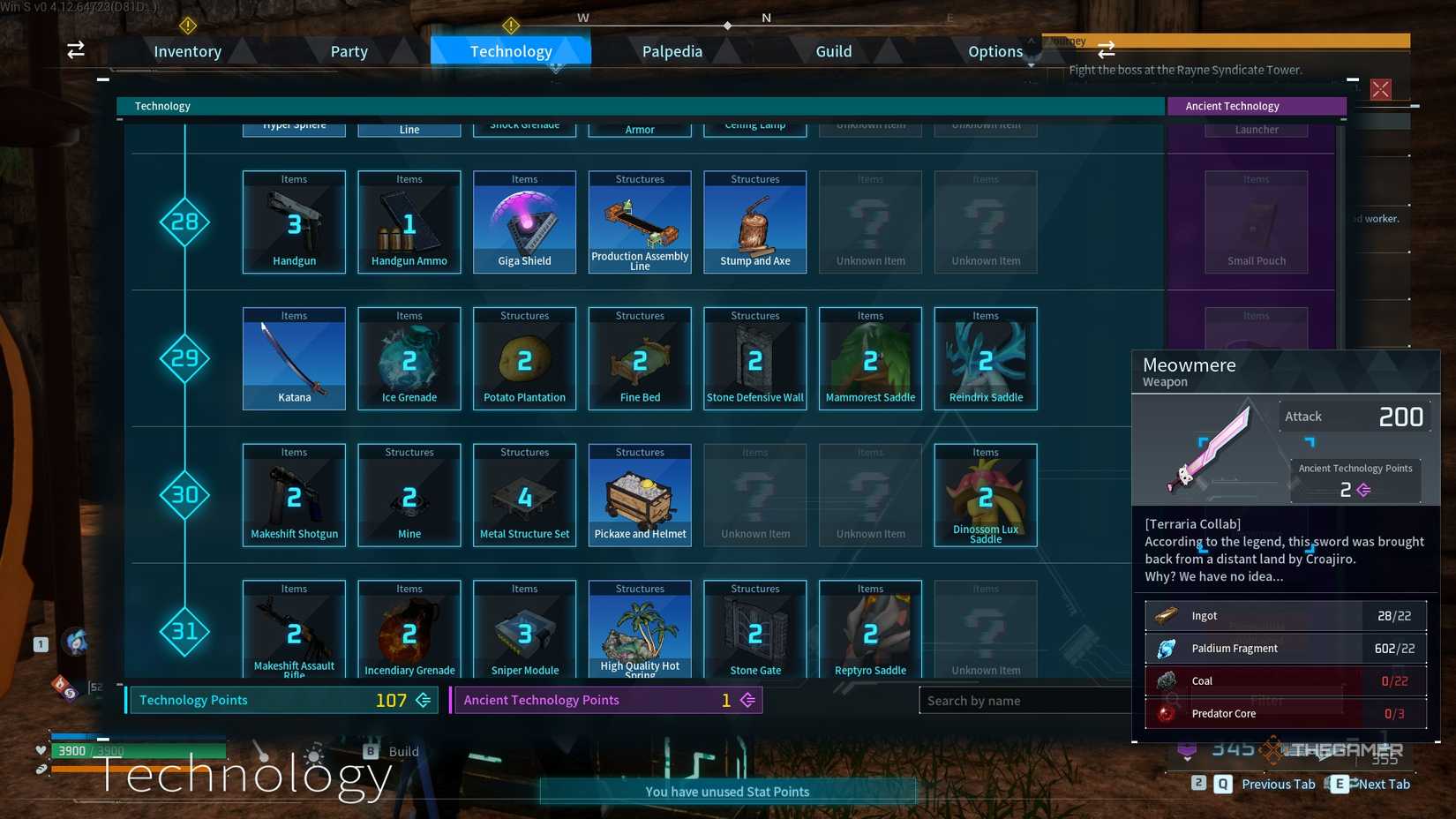
Task: Unlock the Stump and Axe structure
Action: pos(754,222)
